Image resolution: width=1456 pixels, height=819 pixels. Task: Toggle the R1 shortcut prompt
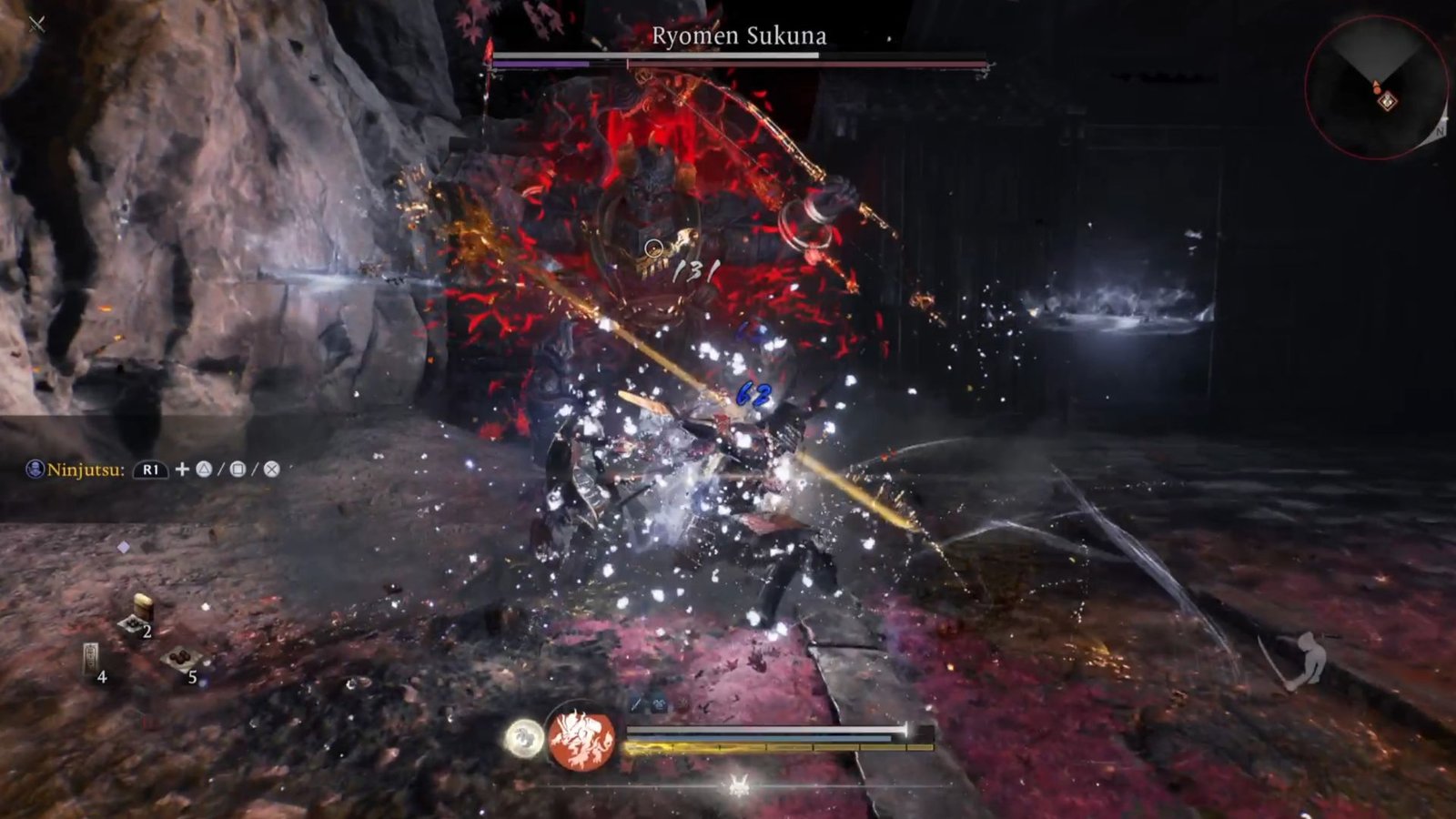(151, 469)
